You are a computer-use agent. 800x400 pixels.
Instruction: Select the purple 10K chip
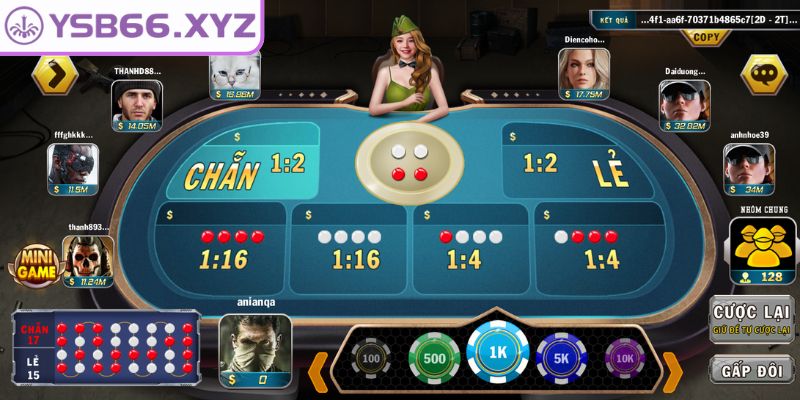coord(624,358)
